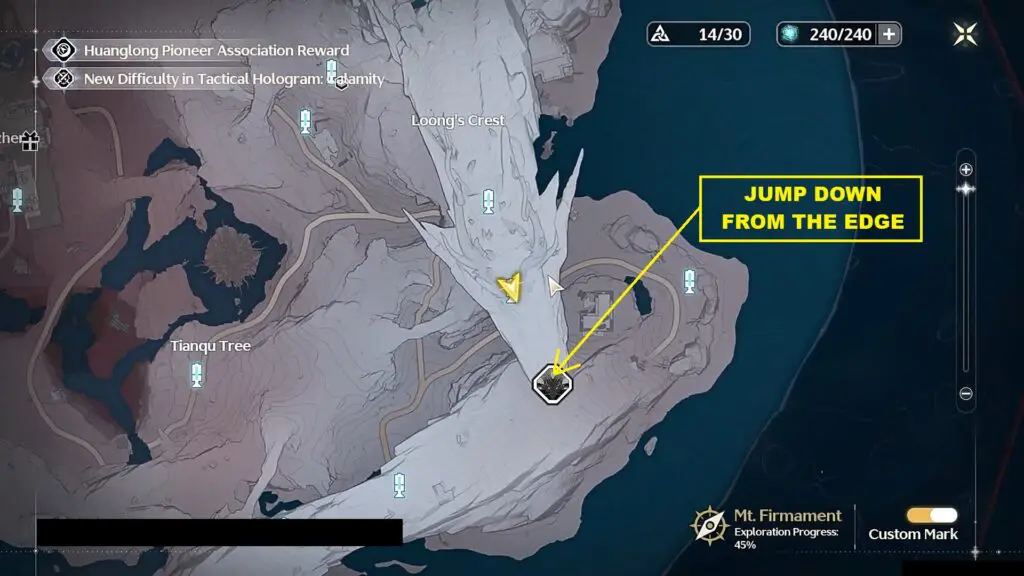The width and height of the screenshot is (1024, 576).
Task: Select the beacon marker near Tianqu Tree
Action: (x=196, y=375)
